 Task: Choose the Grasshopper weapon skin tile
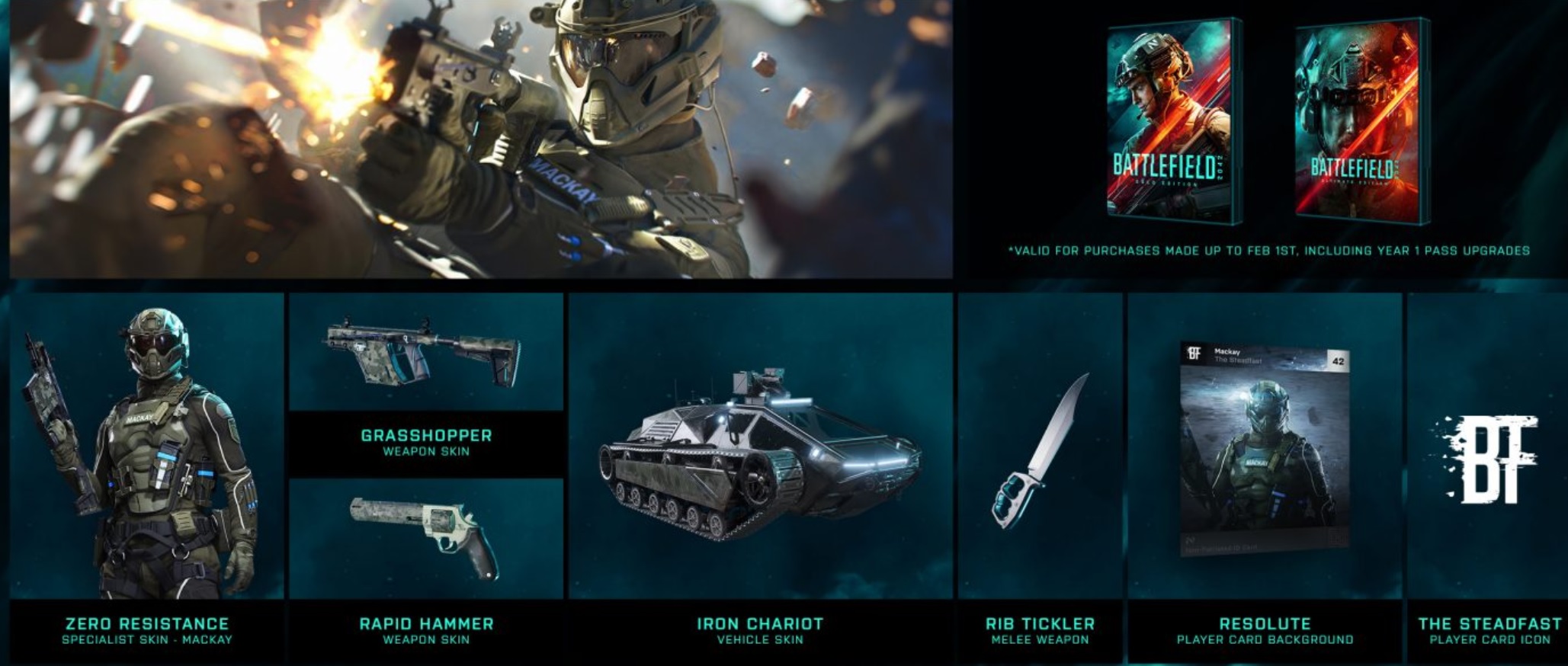(426, 358)
